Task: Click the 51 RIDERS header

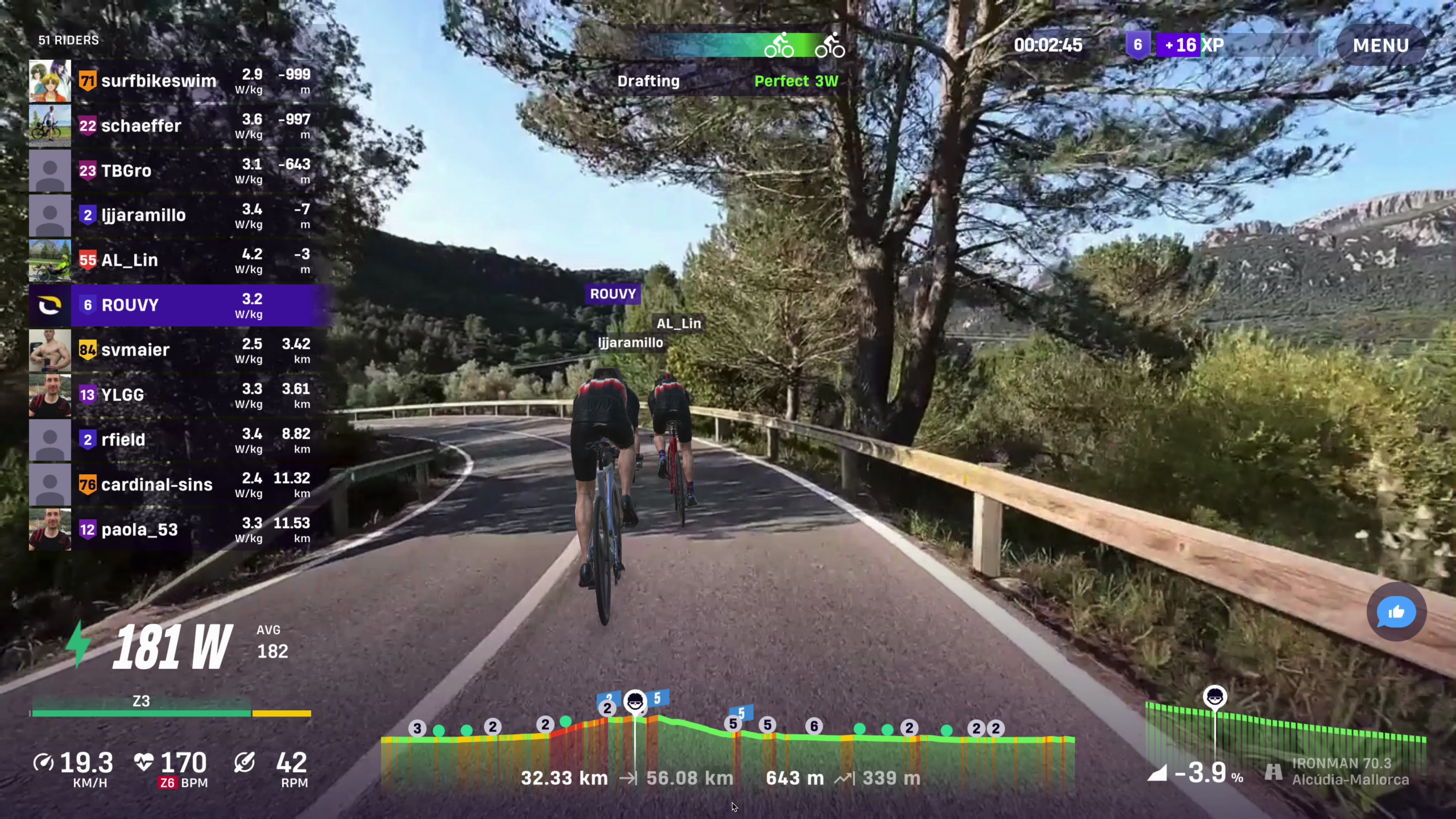Action: pyautogui.click(x=68, y=40)
